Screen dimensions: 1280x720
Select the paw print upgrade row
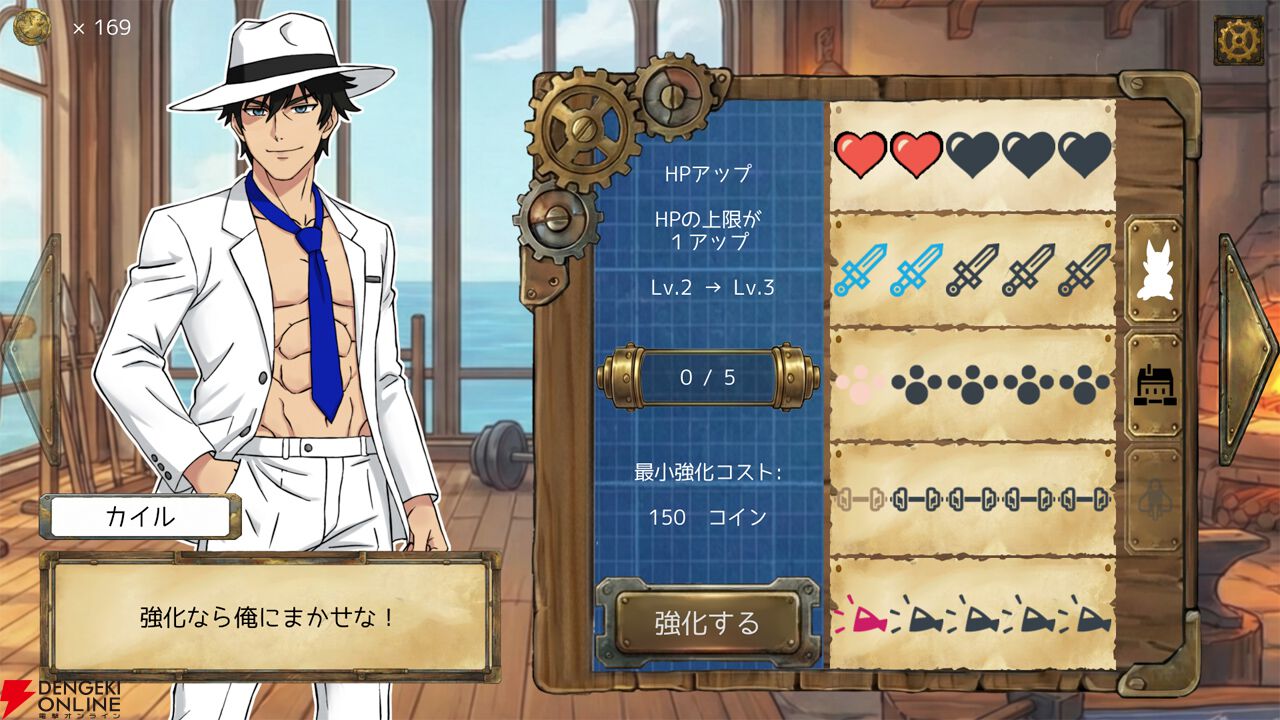pos(972,384)
